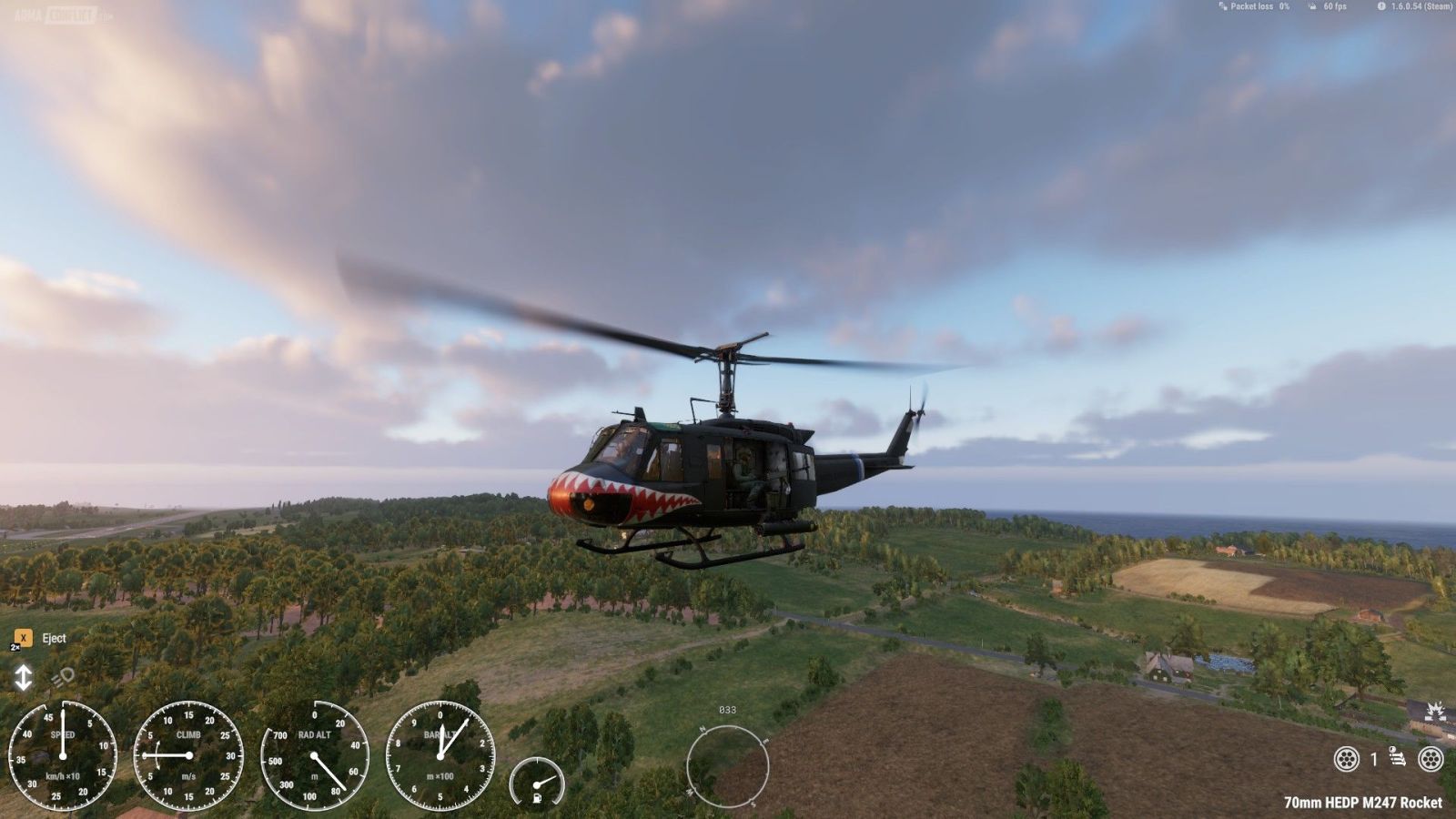Screen dimensions: 1456x819
Task: Click the vertical double-arrow collective icon
Action: [x=23, y=677]
